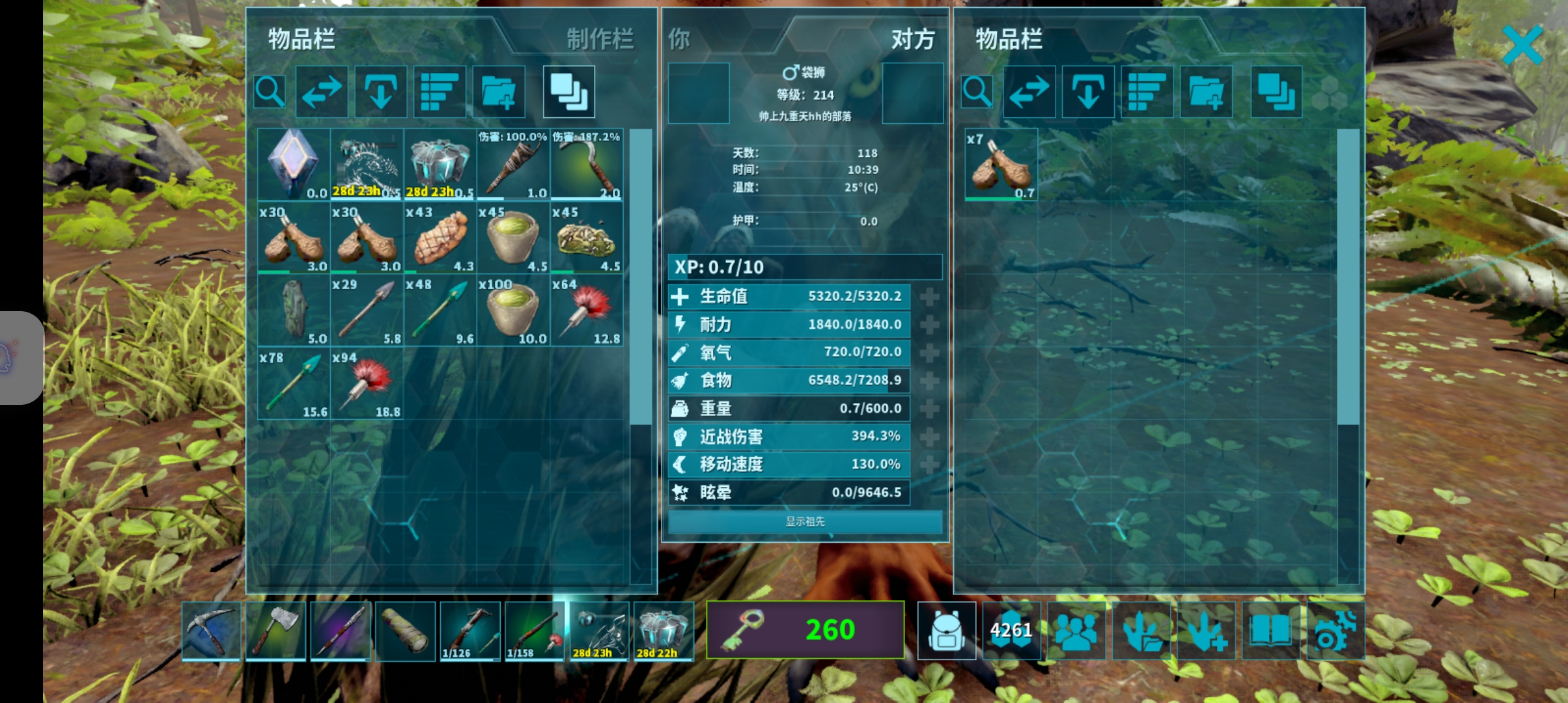The height and width of the screenshot is (703, 1568).
Task: Open the x100 green paste bowl slot
Action: [x=513, y=310]
